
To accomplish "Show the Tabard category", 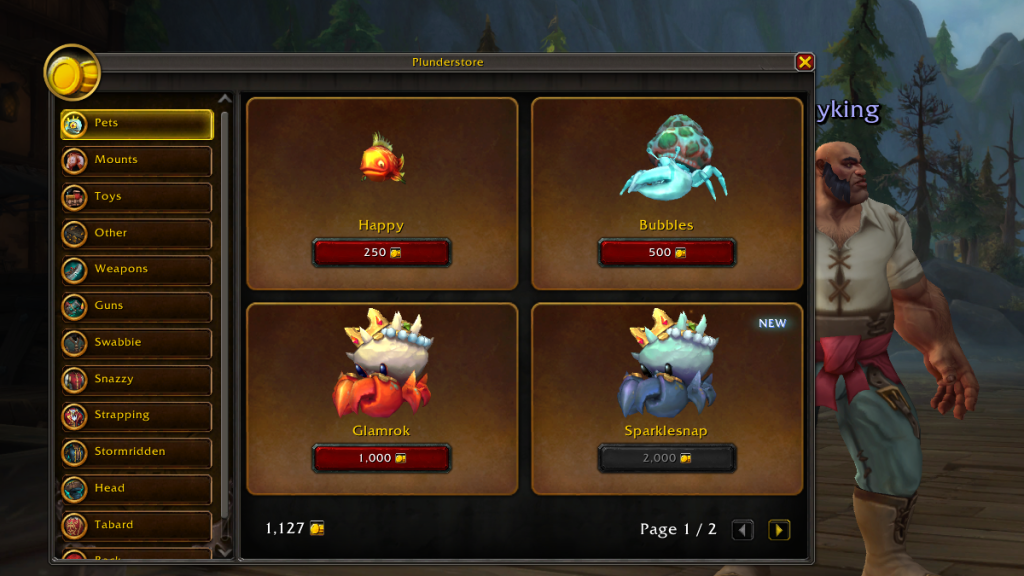I will pyautogui.click(x=136, y=525).
